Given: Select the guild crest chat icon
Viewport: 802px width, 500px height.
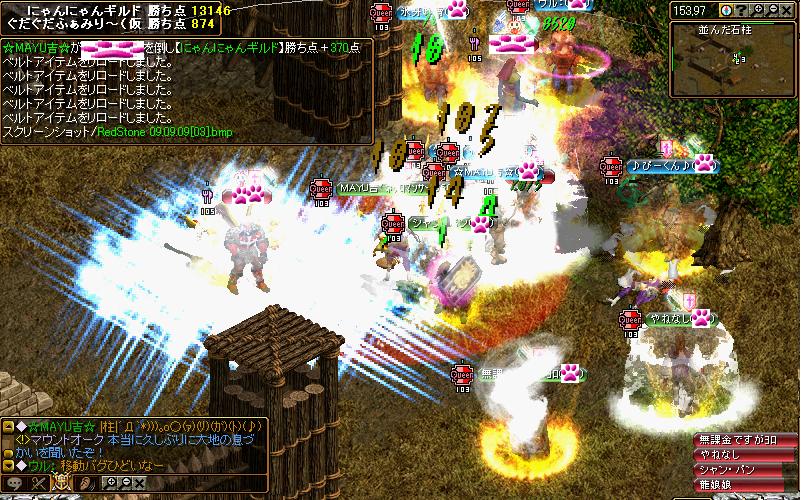Looking at the screenshot, I should click(61, 483).
